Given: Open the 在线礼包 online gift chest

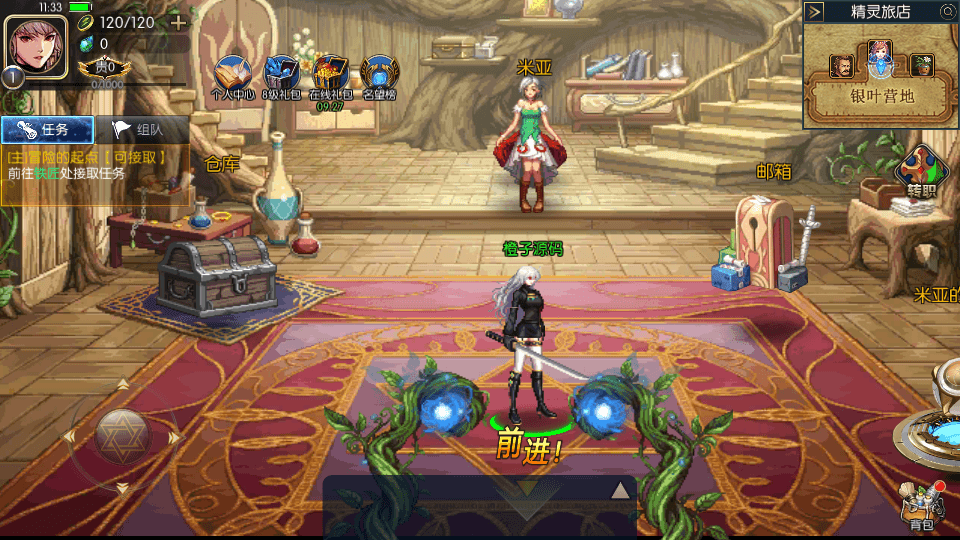Looking at the screenshot, I should coord(330,76).
